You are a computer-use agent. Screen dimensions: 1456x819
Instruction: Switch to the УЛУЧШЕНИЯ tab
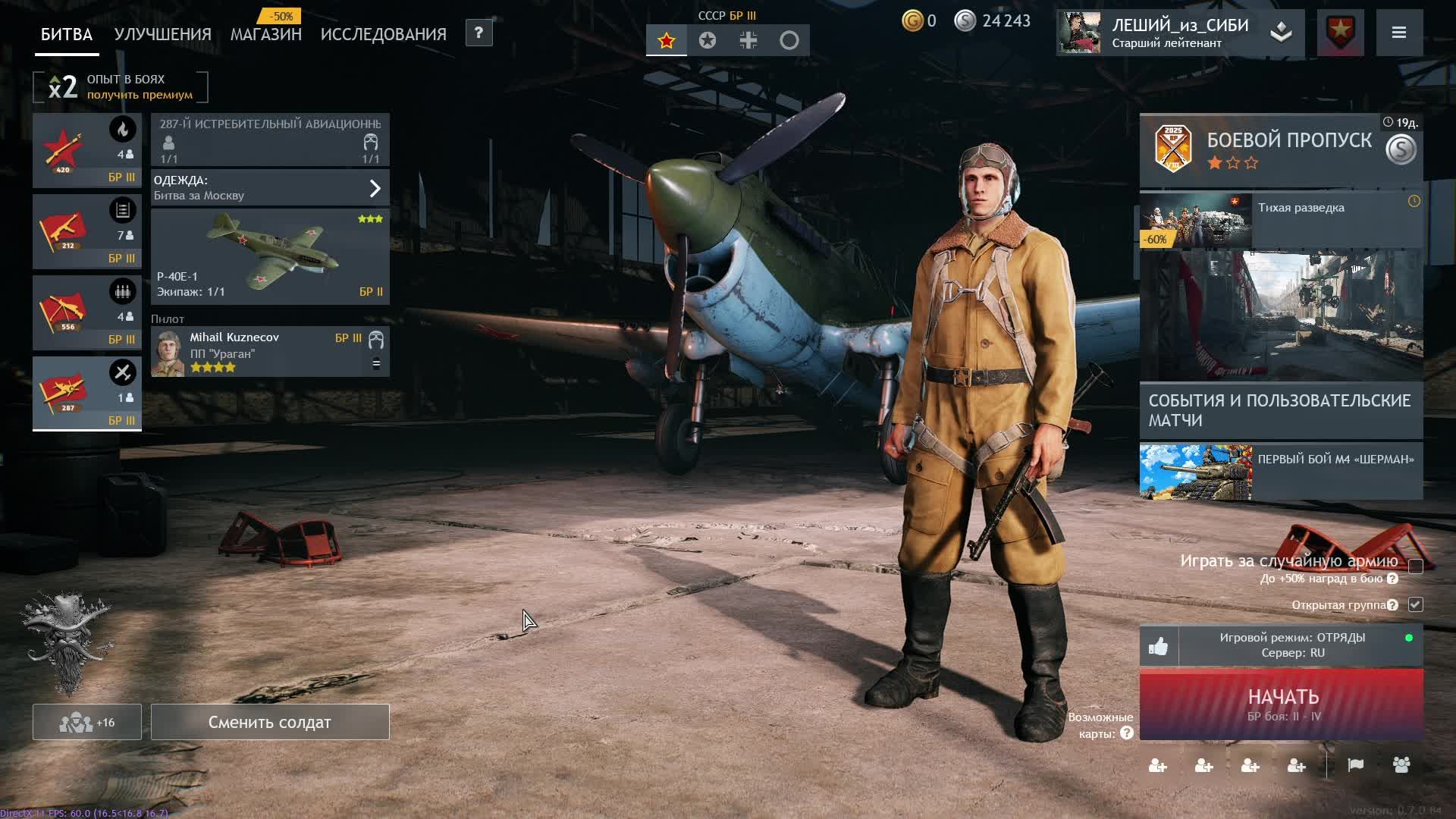click(162, 35)
